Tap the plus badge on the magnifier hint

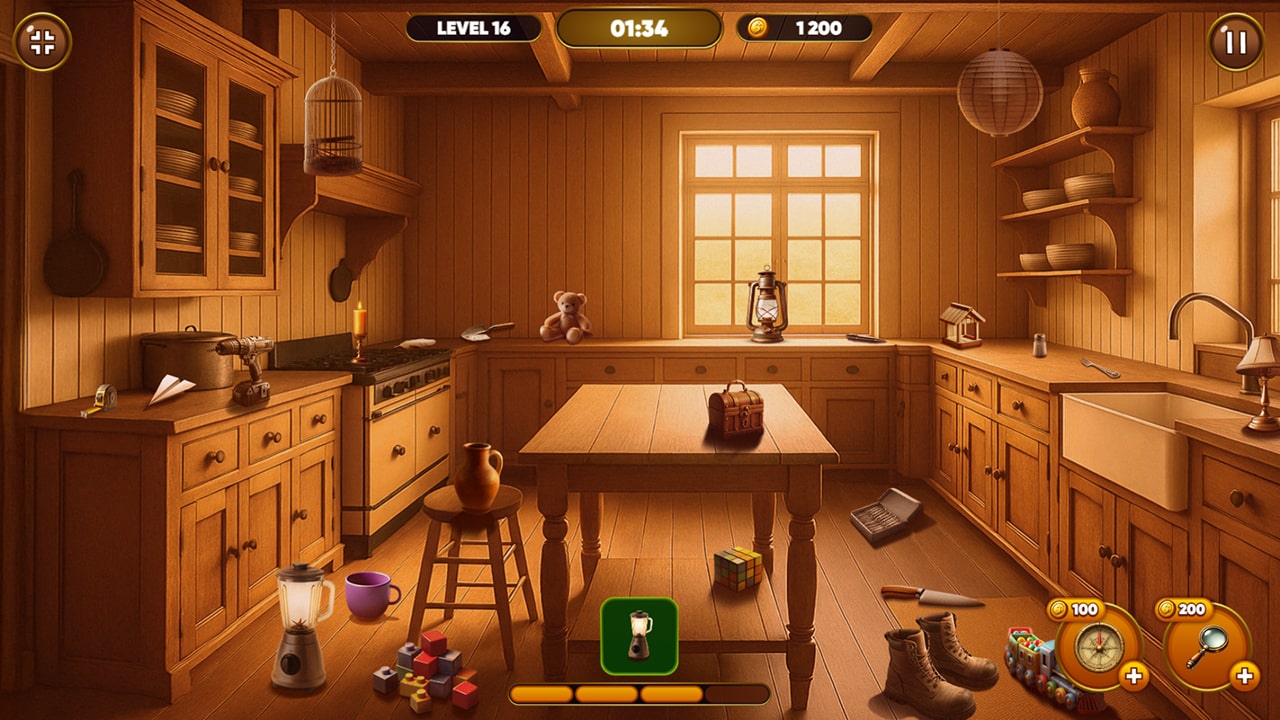click(1244, 677)
